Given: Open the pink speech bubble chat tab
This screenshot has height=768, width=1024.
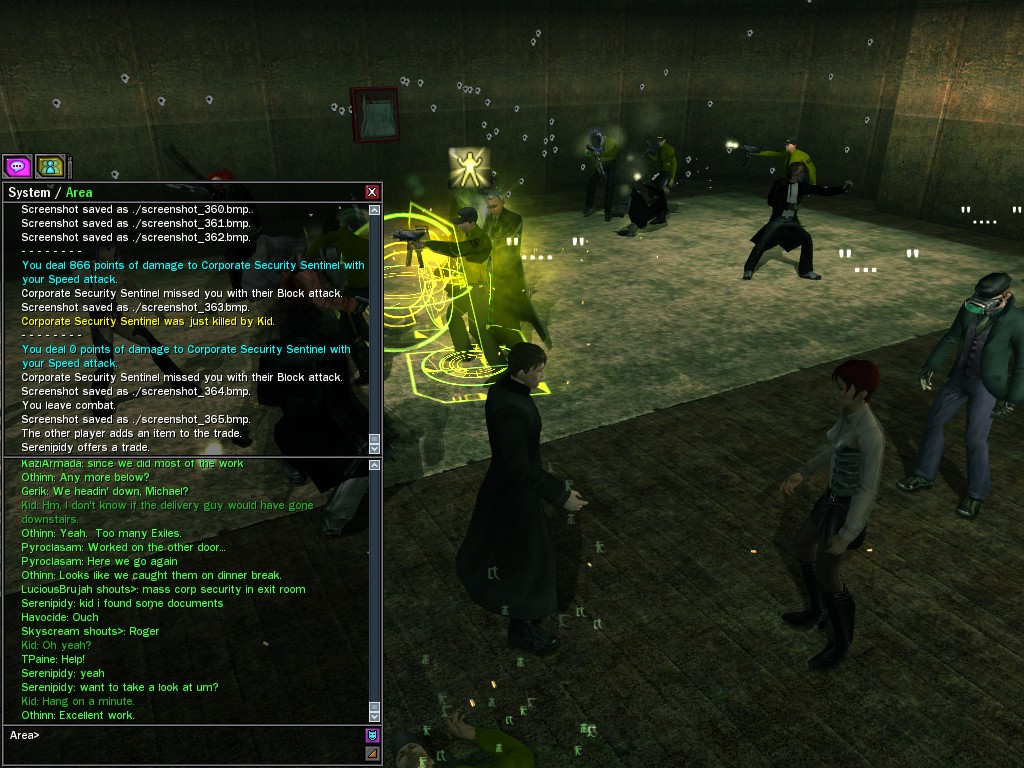Looking at the screenshot, I should 17,166.
